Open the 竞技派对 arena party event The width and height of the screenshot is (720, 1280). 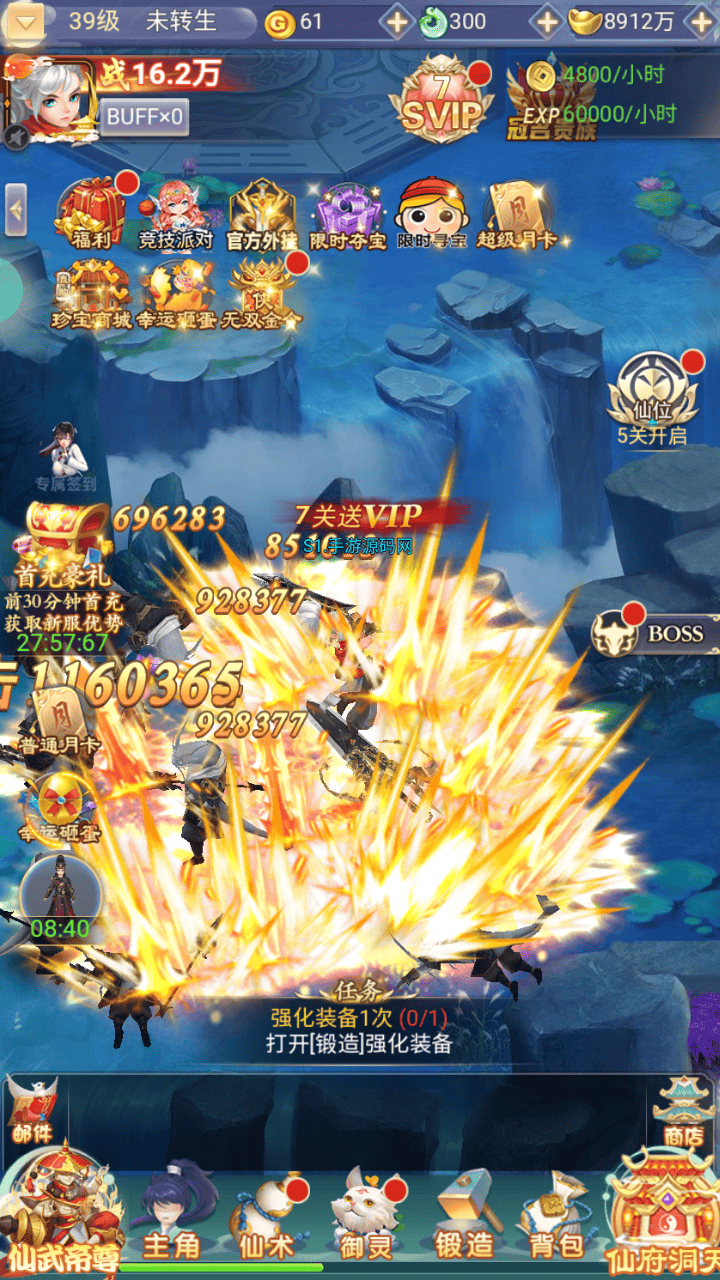click(176, 214)
